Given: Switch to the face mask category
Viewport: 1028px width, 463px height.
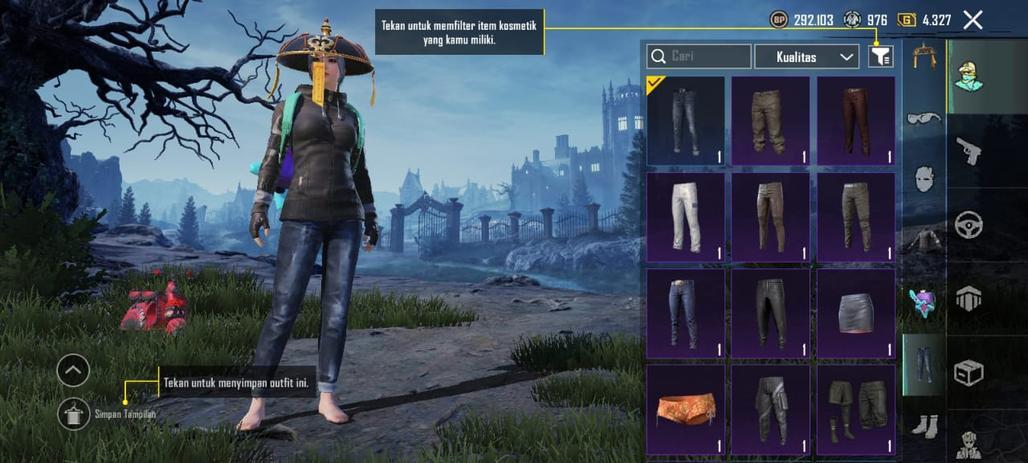Looking at the screenshot, I should [x=923, y=179].
